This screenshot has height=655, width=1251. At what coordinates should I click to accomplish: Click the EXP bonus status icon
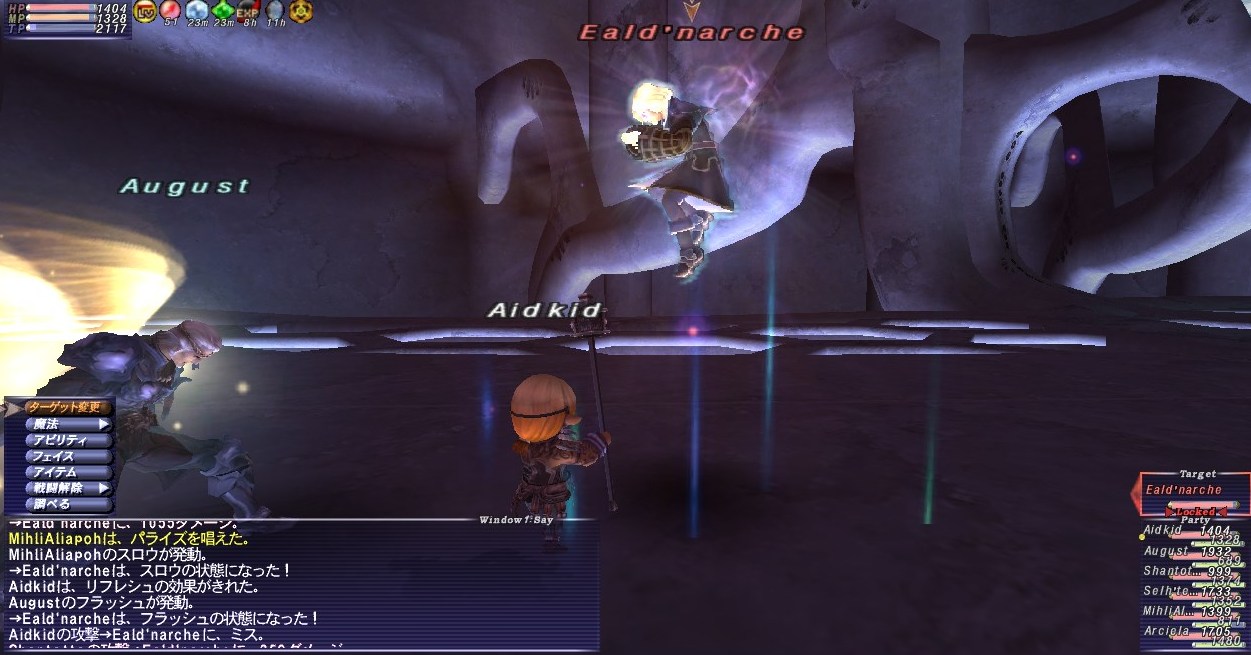coord(247,11)
